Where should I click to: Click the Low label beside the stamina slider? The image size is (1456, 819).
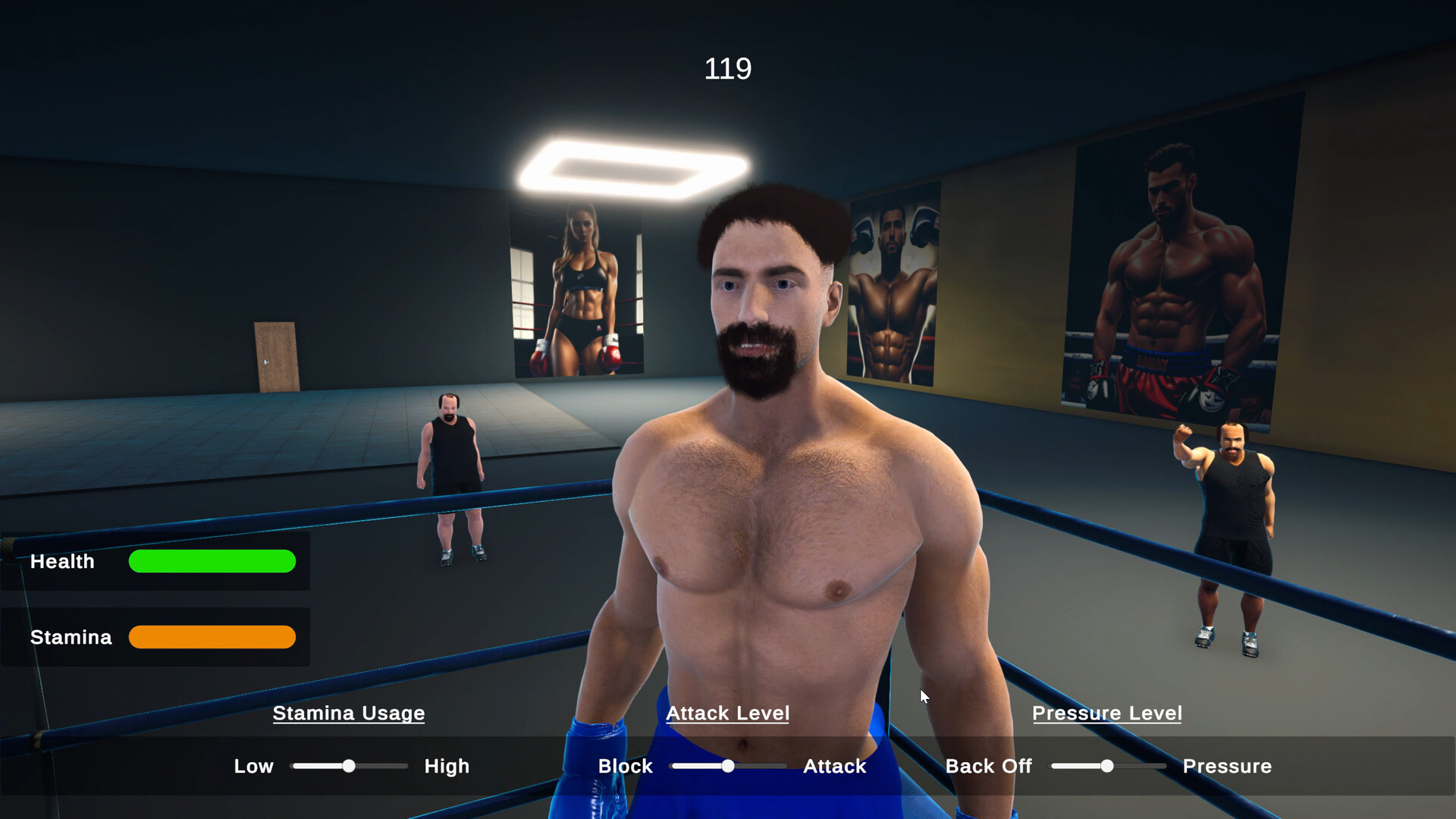(x=253, y=766)
